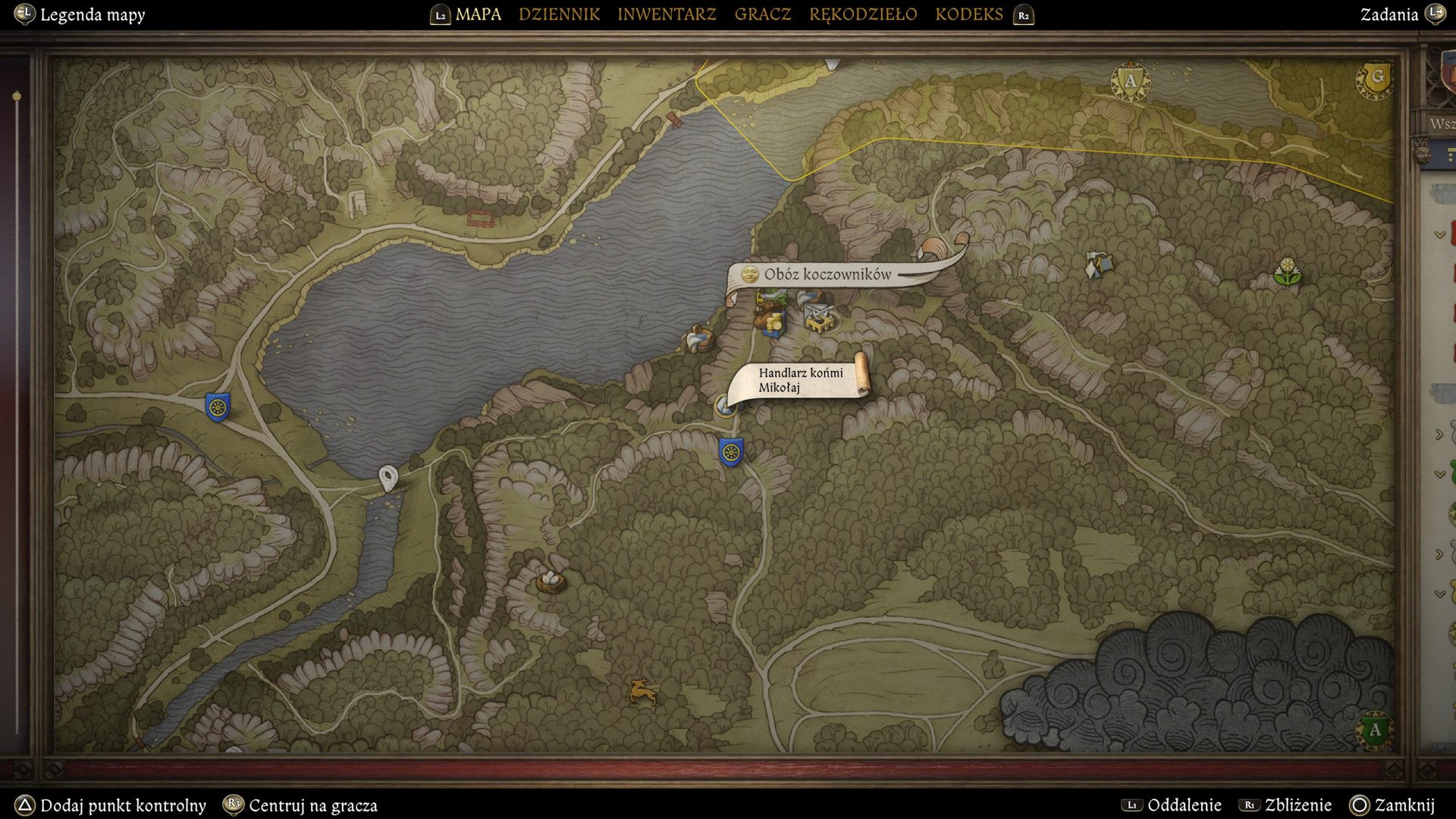Select the Obóz koczowników location banner

click(827, 275)
